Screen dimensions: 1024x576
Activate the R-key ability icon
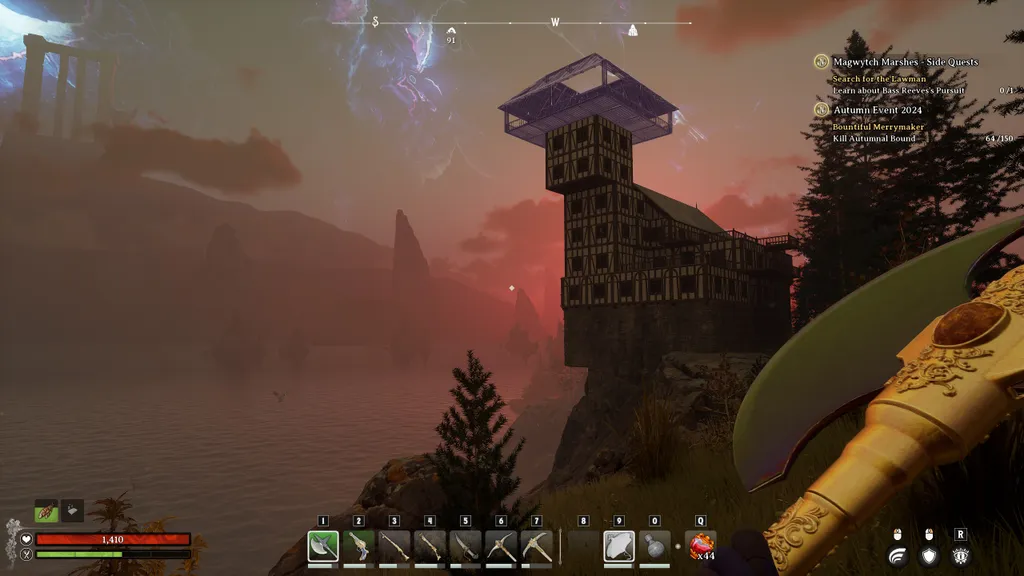[x=960, y=556]
